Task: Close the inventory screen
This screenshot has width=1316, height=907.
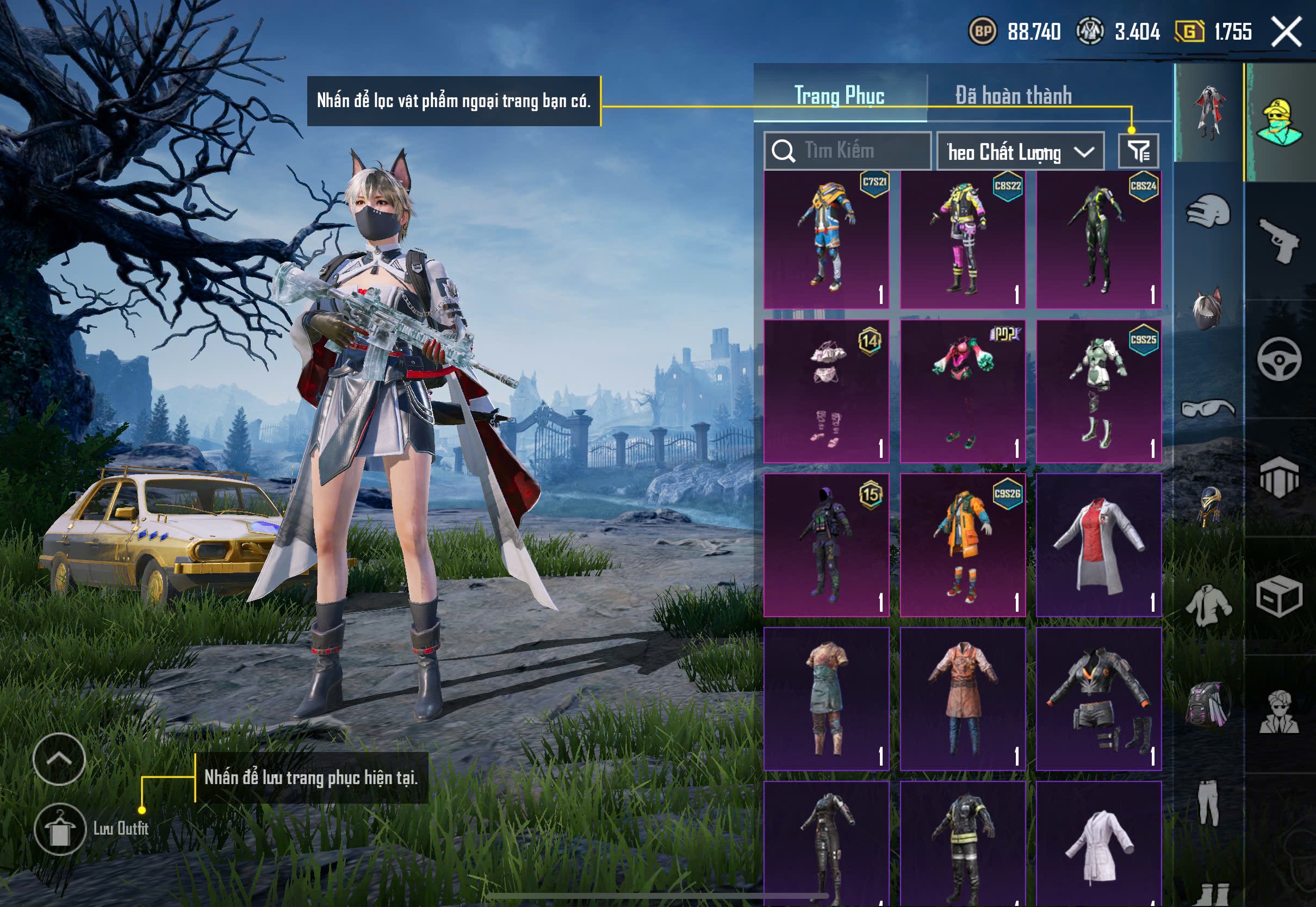Action: (x=1287, y=32)
